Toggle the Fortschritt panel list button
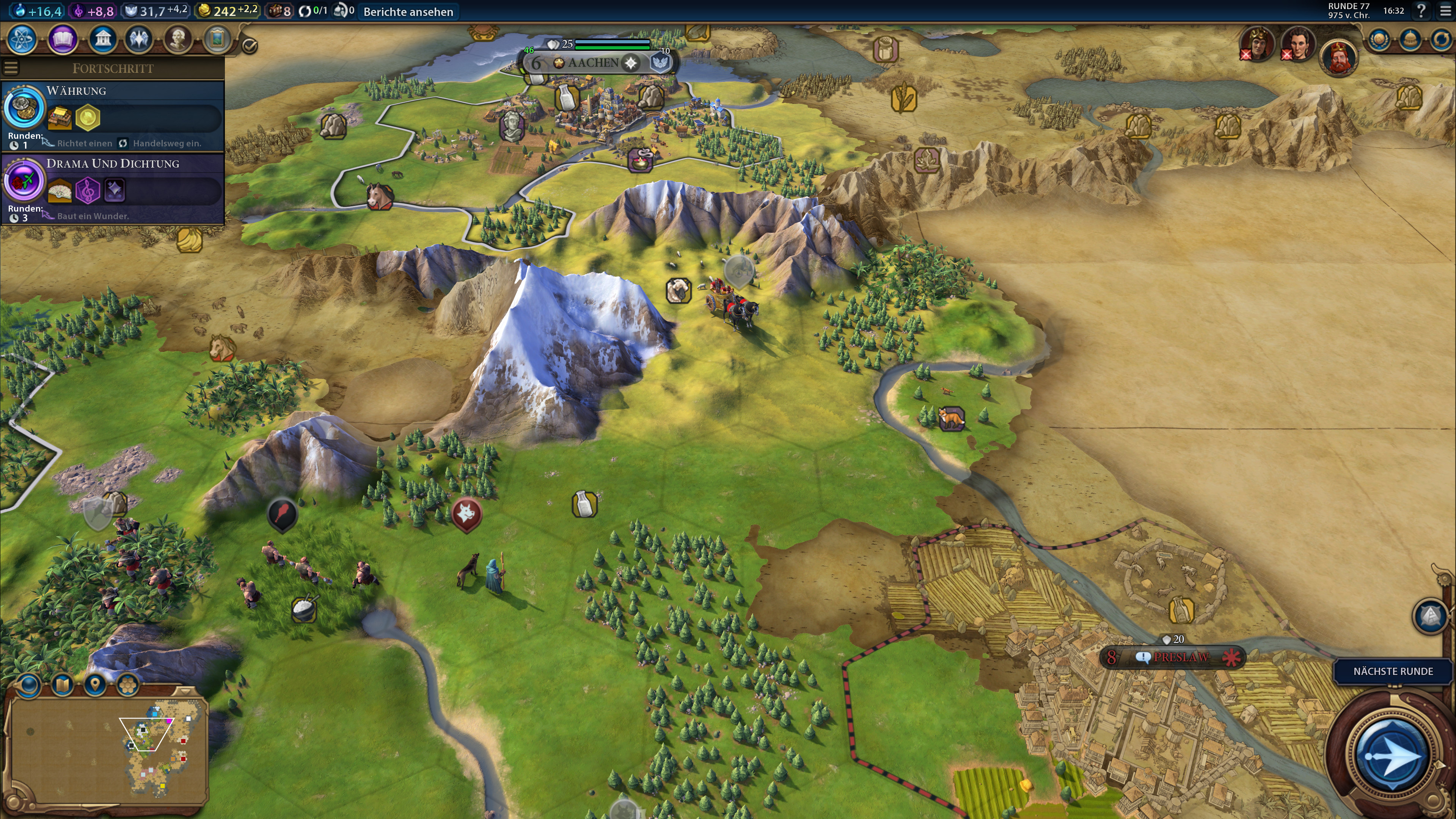The image size is (1456, 819). point(11,68)
